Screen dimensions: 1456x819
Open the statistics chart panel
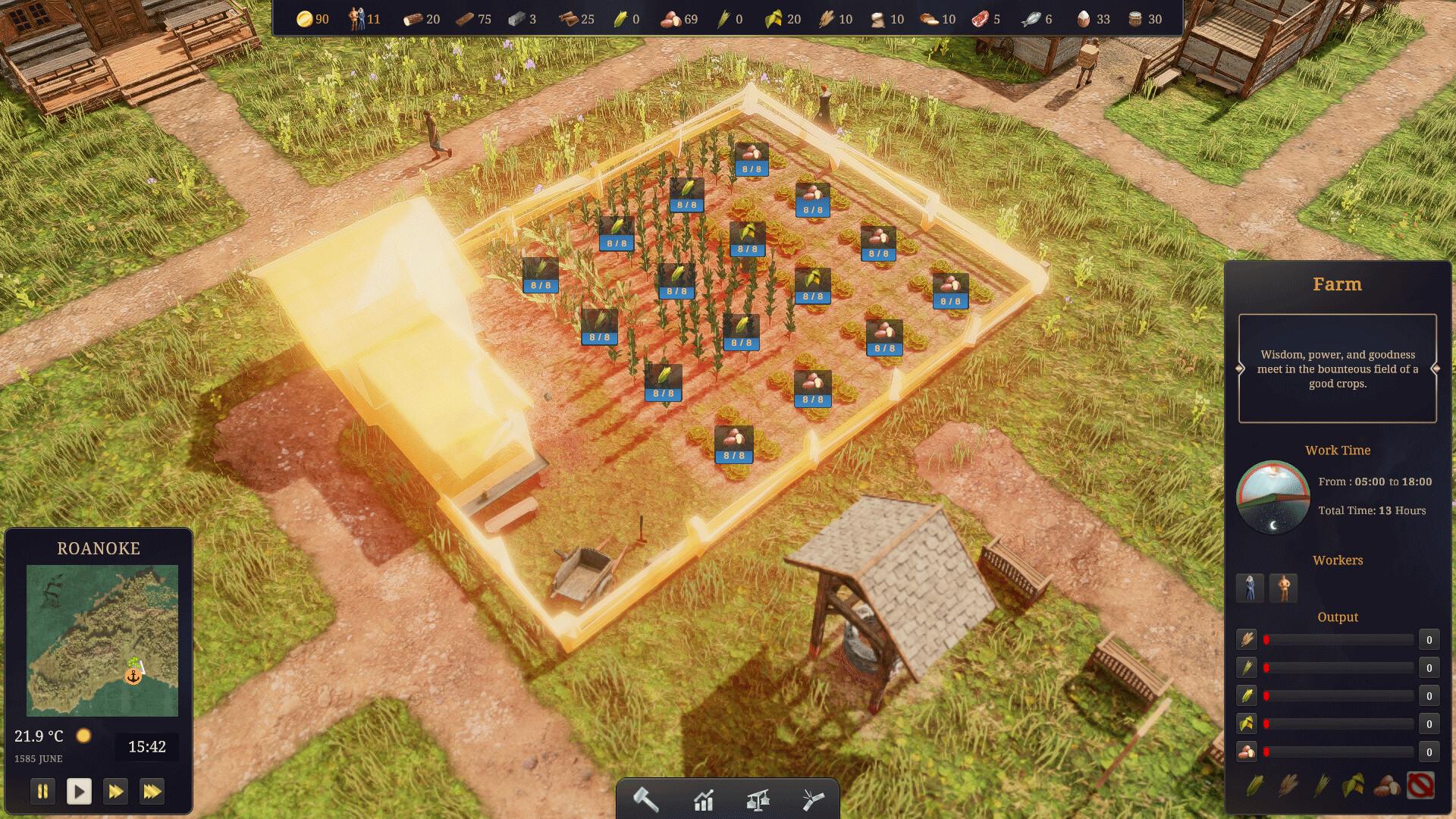click(704, 799)
